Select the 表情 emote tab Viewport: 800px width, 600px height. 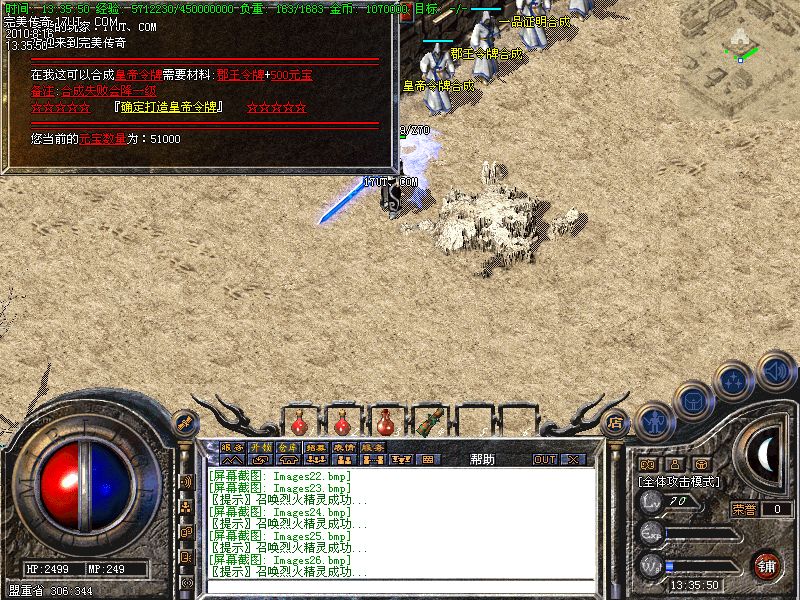pyautogui.click(x=344, y=447)
